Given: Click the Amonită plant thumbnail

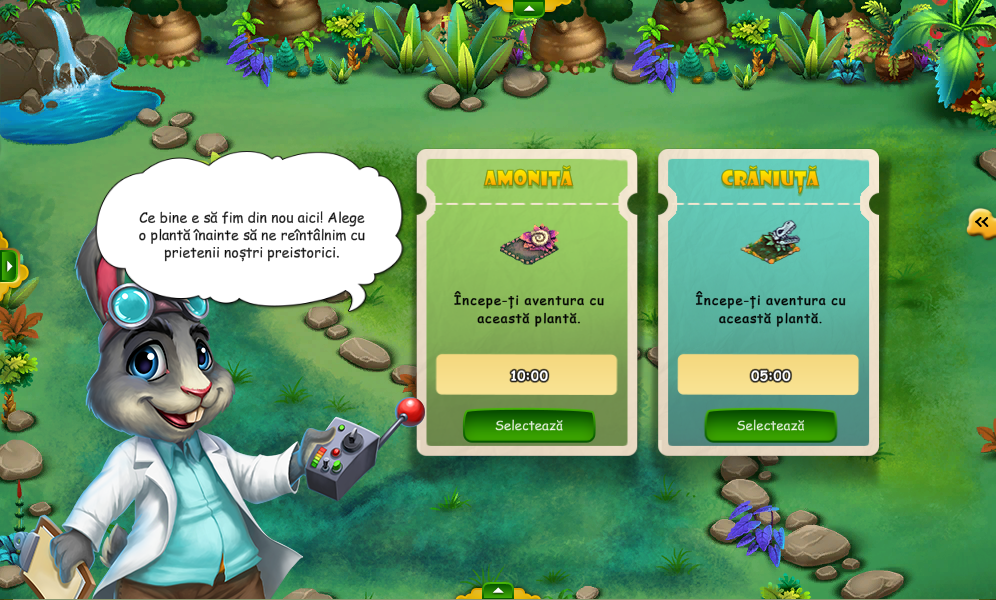Looking at the screenshot, I should pyautogui.click(x=529, y=243).
